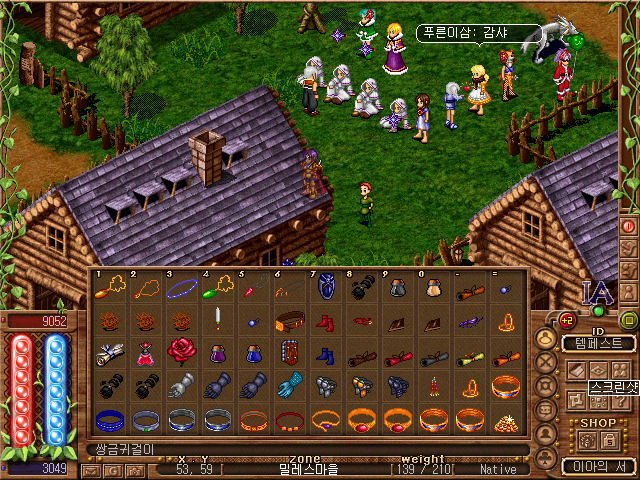Pick the blue mask item in hotbar

pyautogui.click(x=326, y=289)
